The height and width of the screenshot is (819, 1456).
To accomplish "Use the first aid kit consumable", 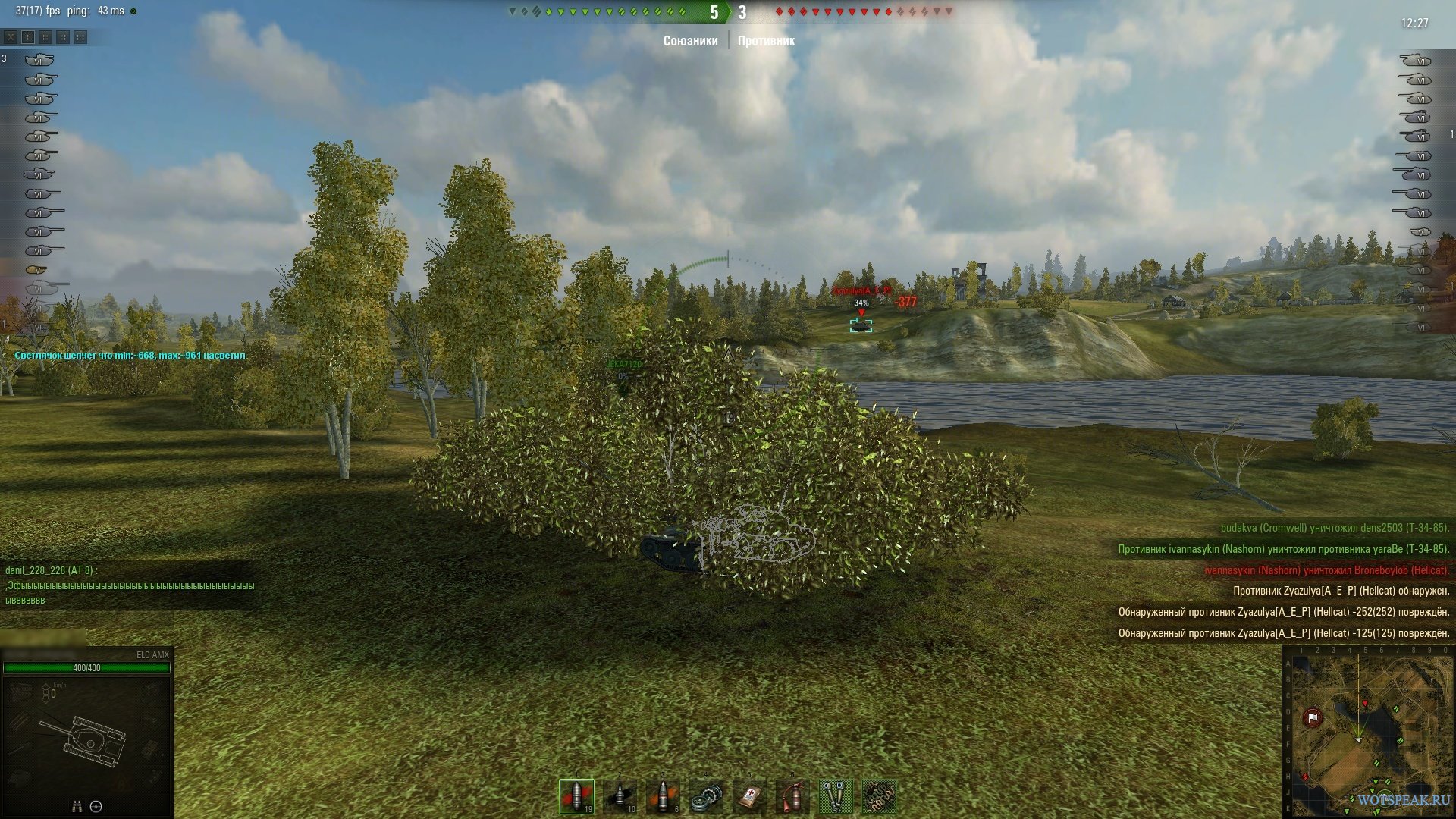I will 750,796.
